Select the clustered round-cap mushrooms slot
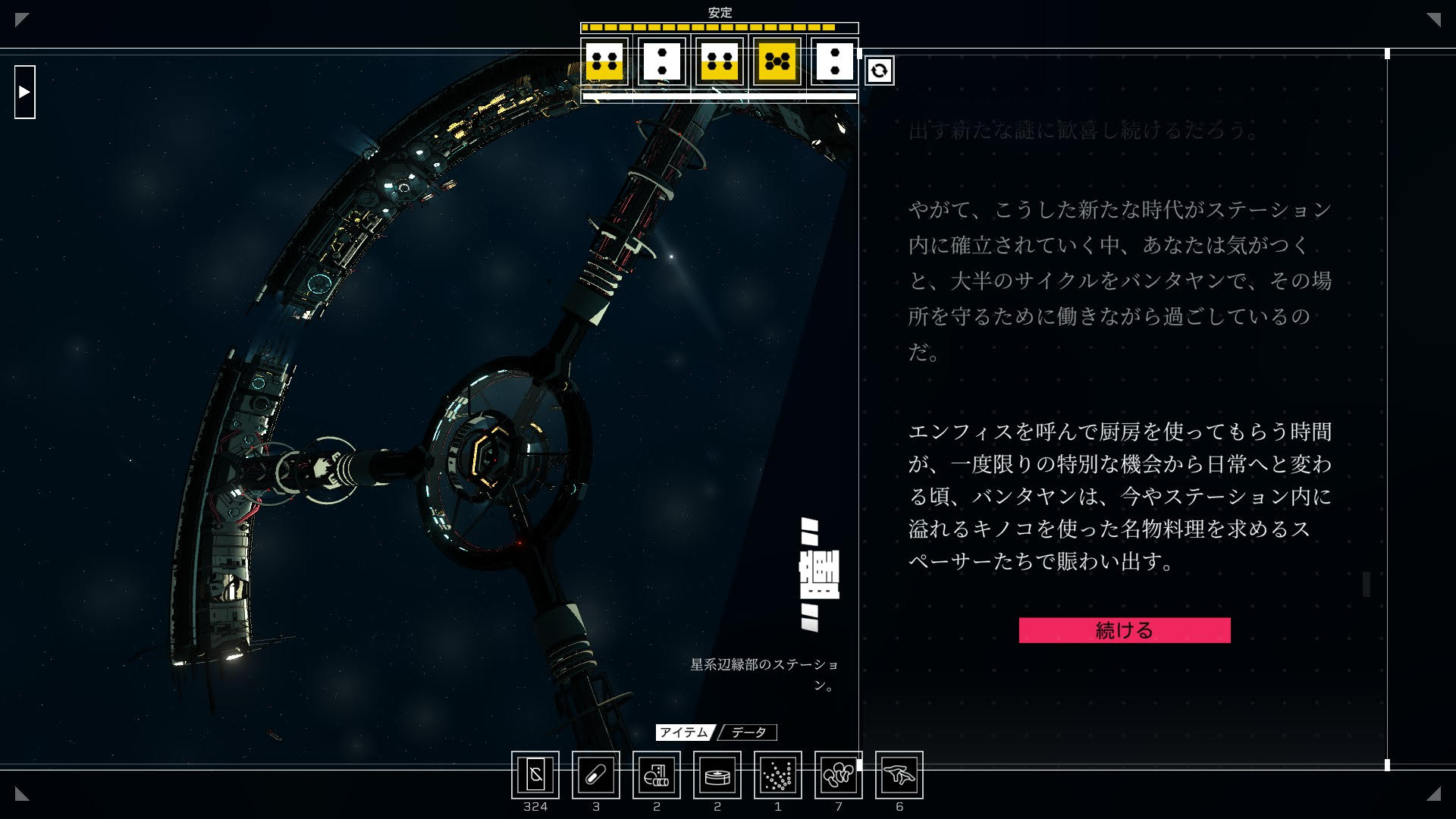Image resolution: width=1456 pixels, height=819 pixels. 839,775
